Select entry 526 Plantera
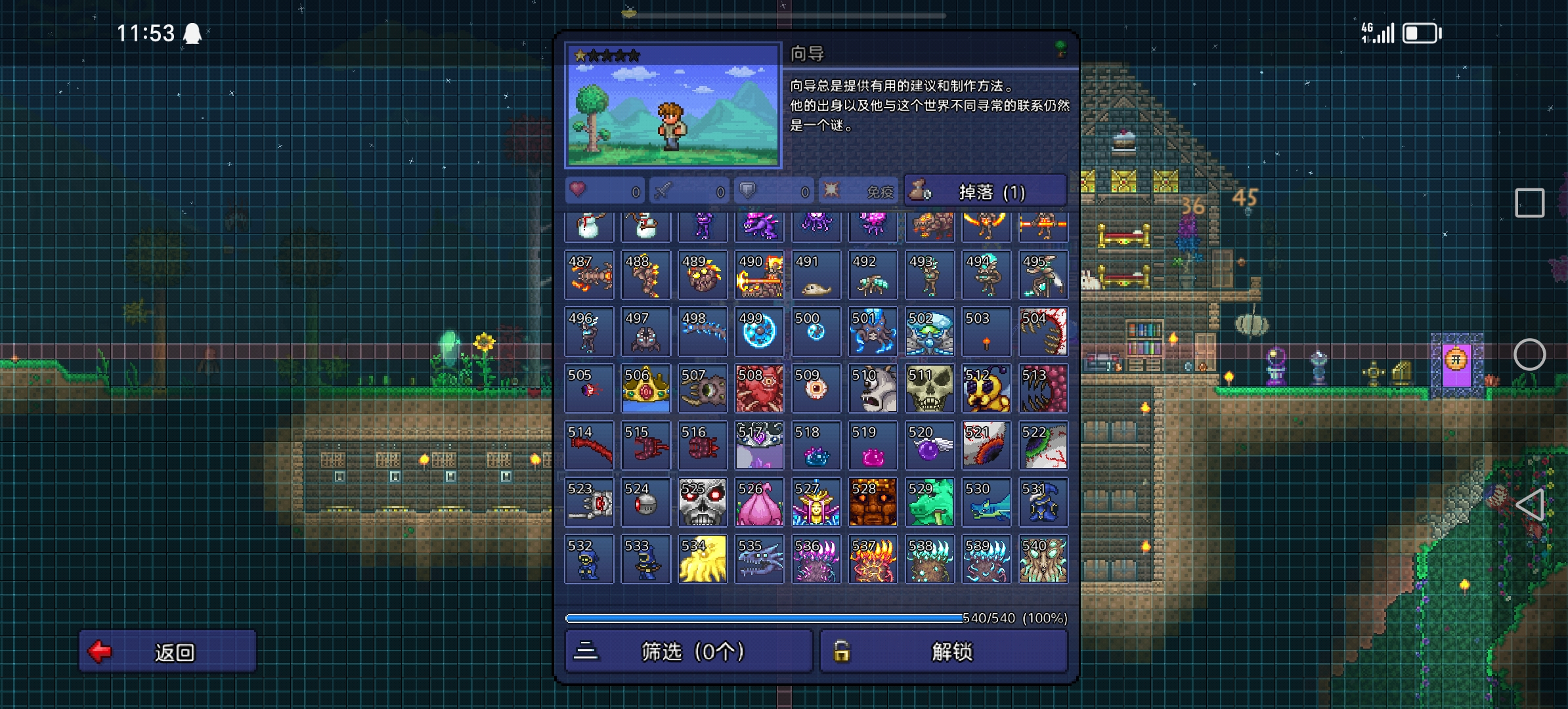This screenshot has height=709, width=1568. 759,503
